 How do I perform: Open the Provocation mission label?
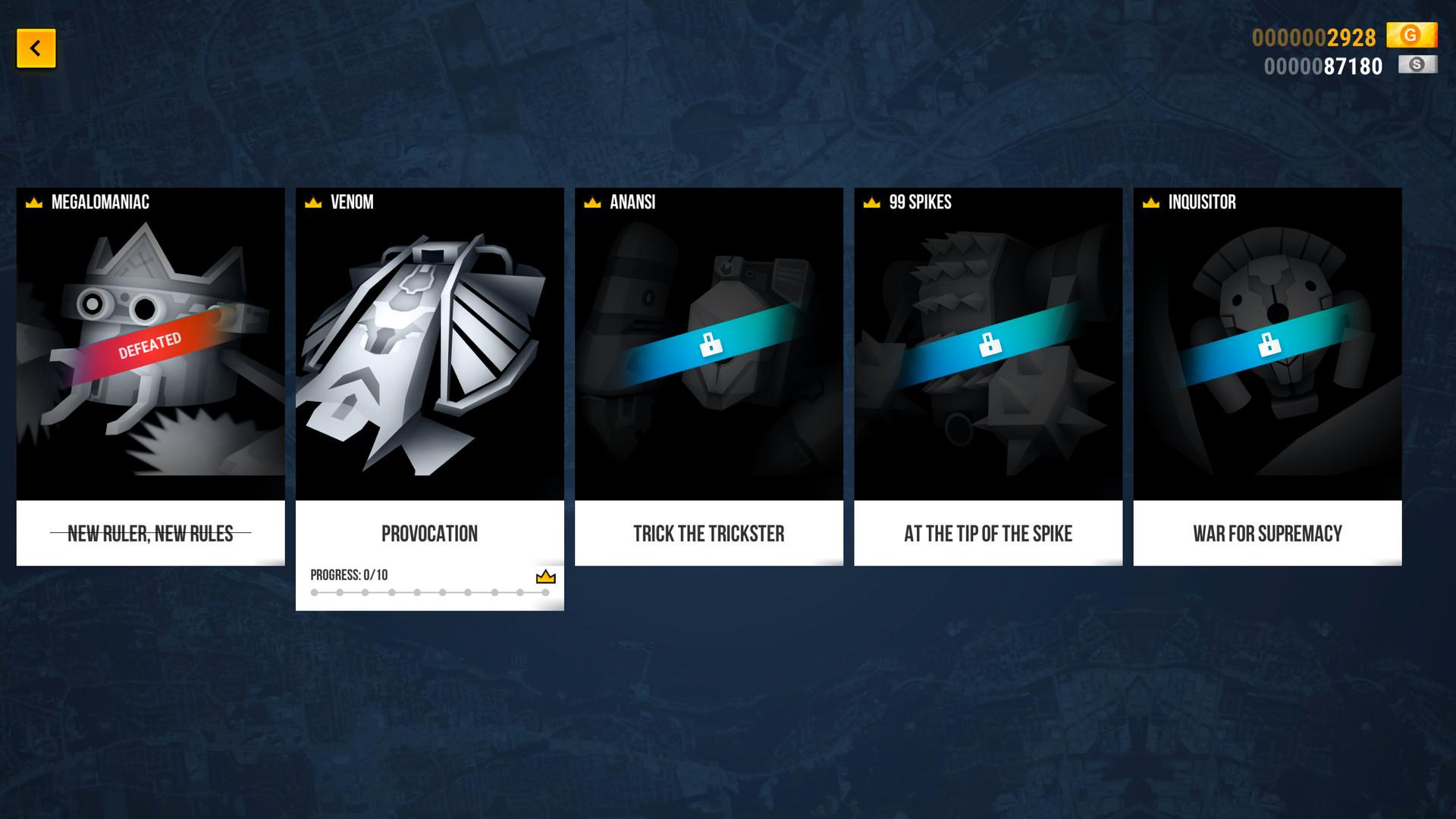pyautogui.click(x=429, y=534)
